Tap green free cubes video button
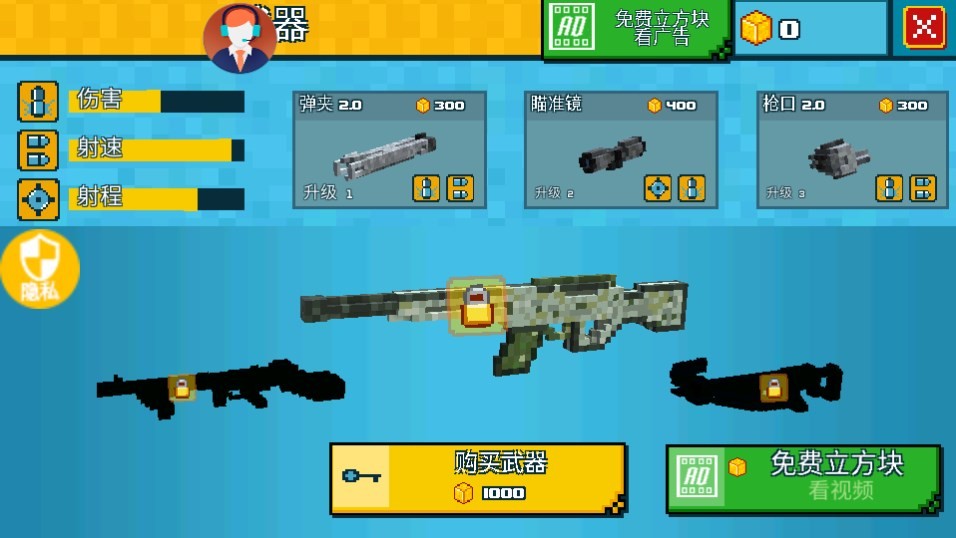 tap(803, 478)
